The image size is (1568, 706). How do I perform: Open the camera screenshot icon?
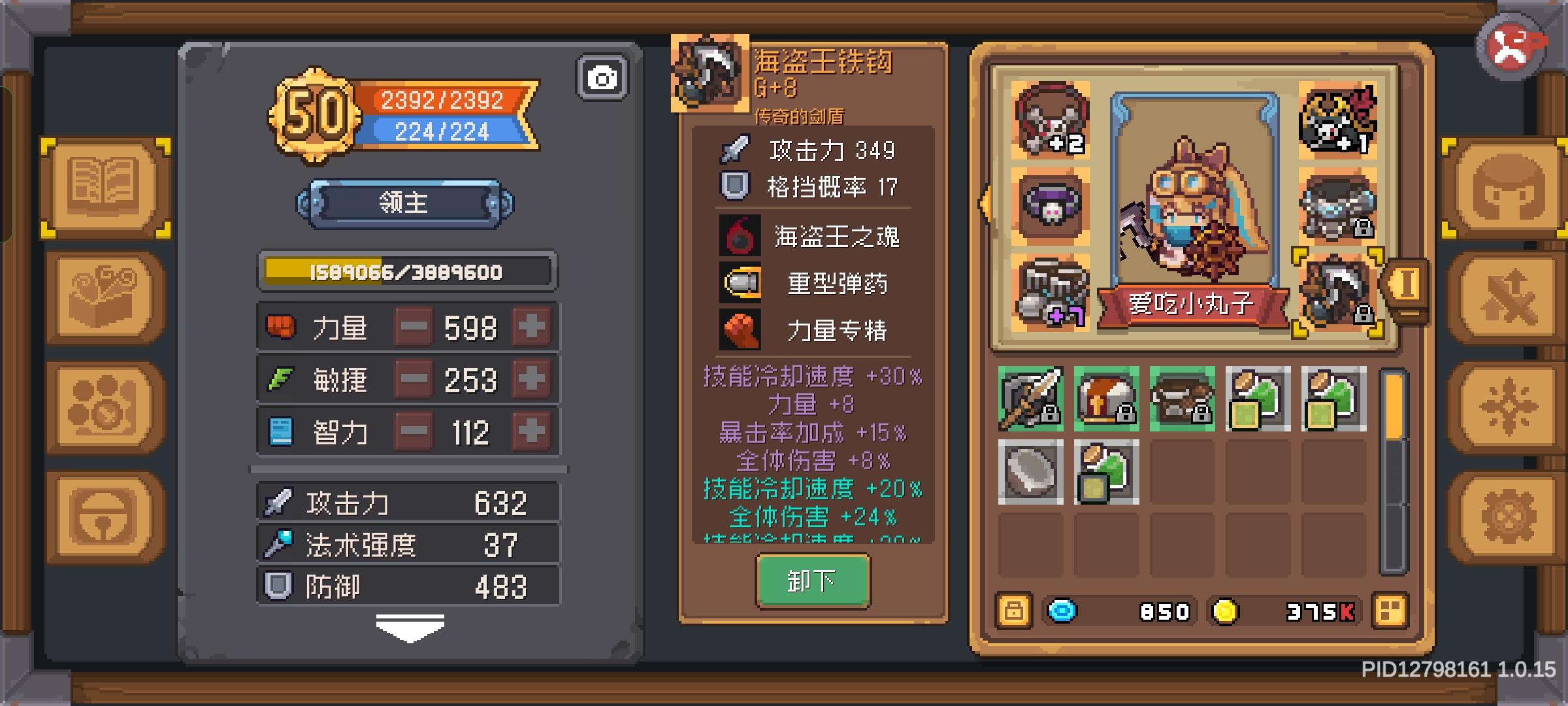601,76
